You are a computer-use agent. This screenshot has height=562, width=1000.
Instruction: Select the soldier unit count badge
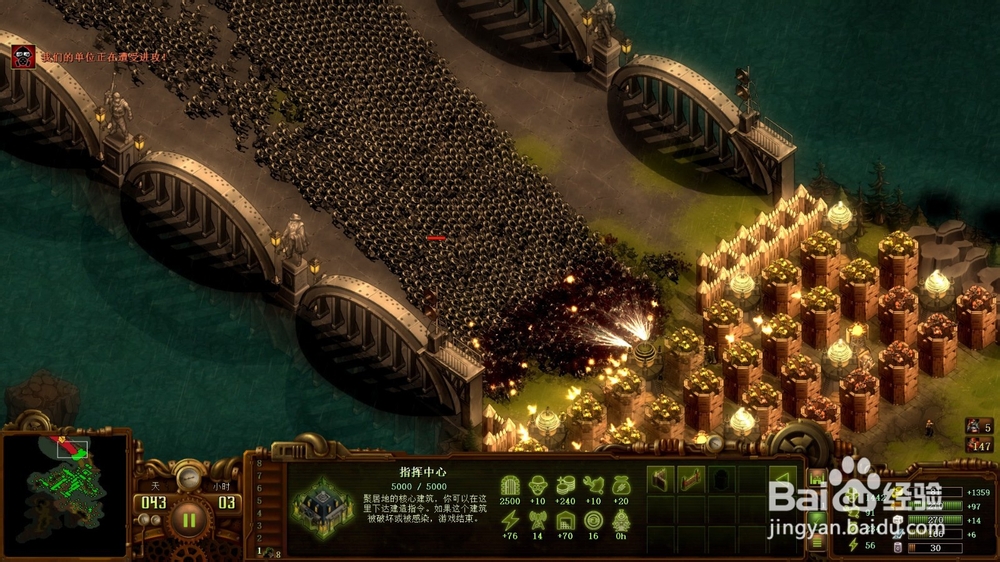[978, 426]
